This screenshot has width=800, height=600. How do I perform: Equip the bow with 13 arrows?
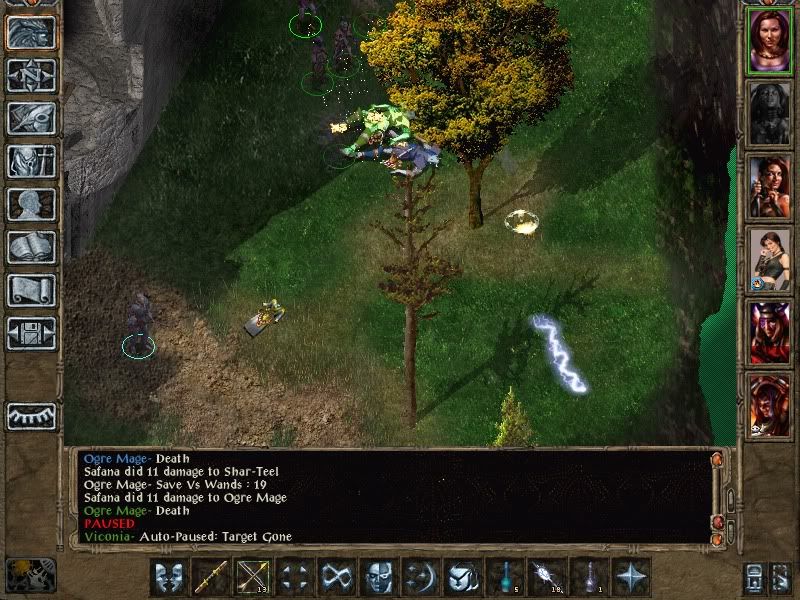(x=254, y=577)
